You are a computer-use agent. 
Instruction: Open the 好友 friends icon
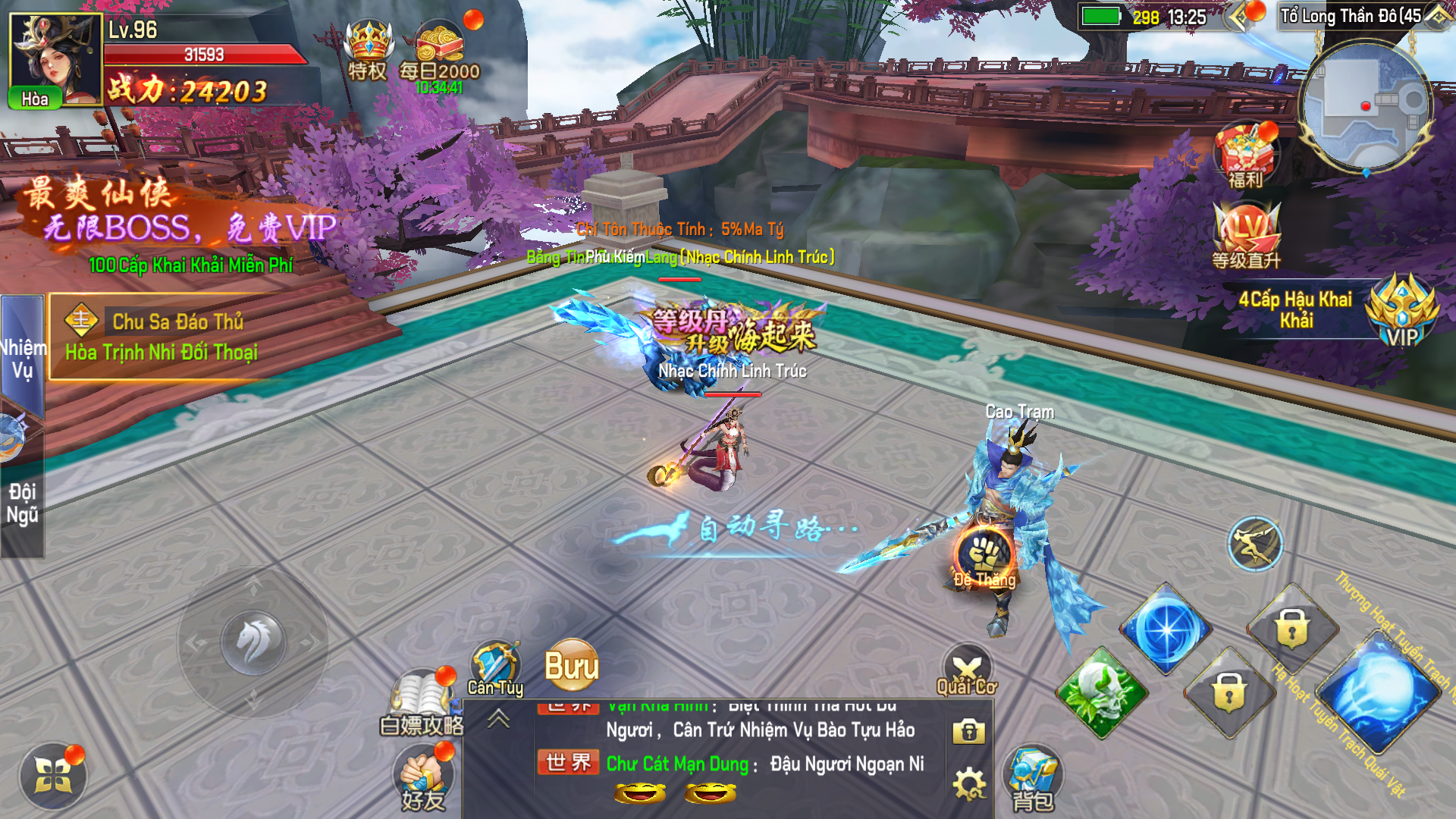tap(422, 777)
